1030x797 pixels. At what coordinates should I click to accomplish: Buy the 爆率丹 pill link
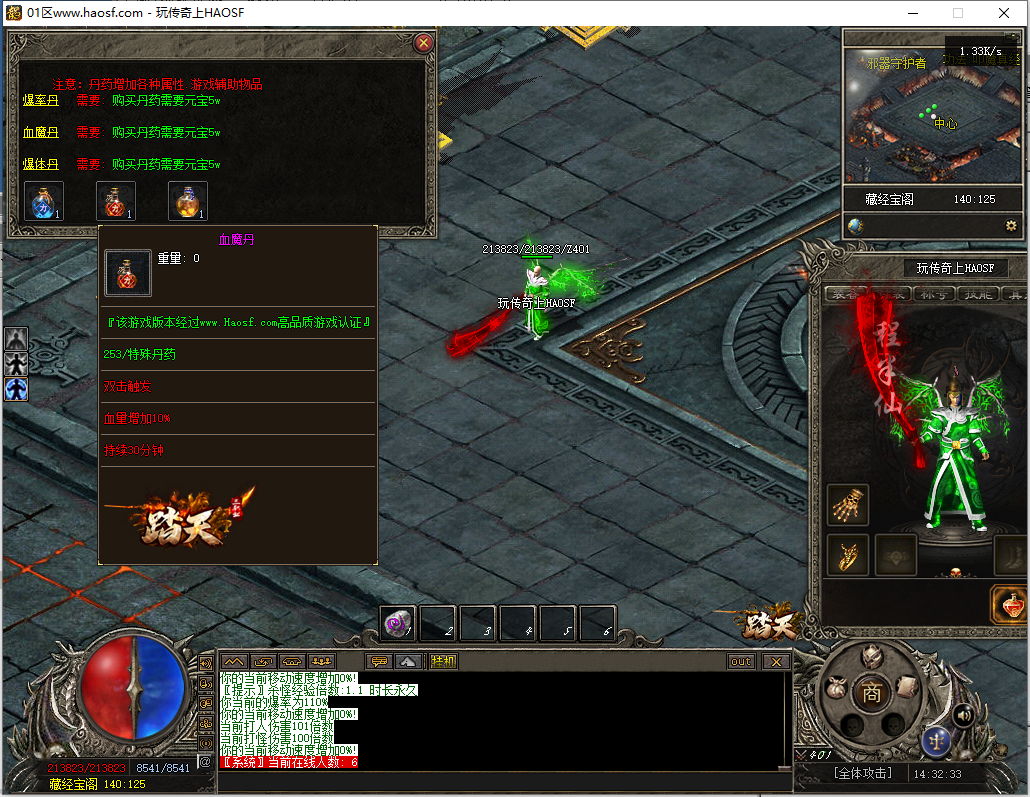(41, 100)
